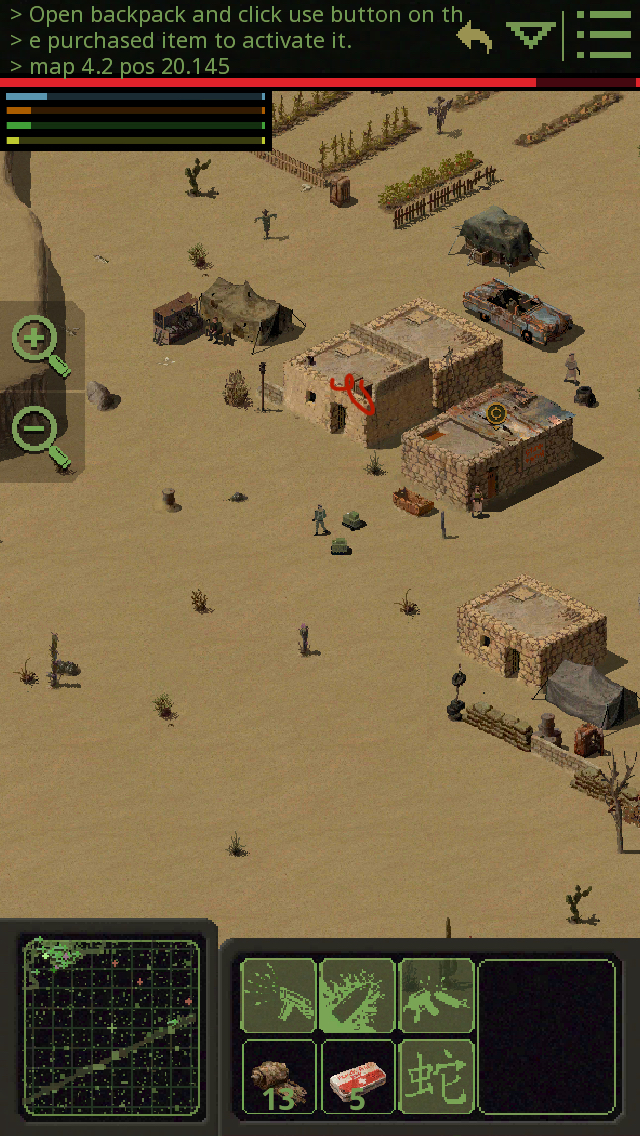Screen dimensions: 640x1136
Task: Zoom in with the plus magnifier
Action: point(40,345)
